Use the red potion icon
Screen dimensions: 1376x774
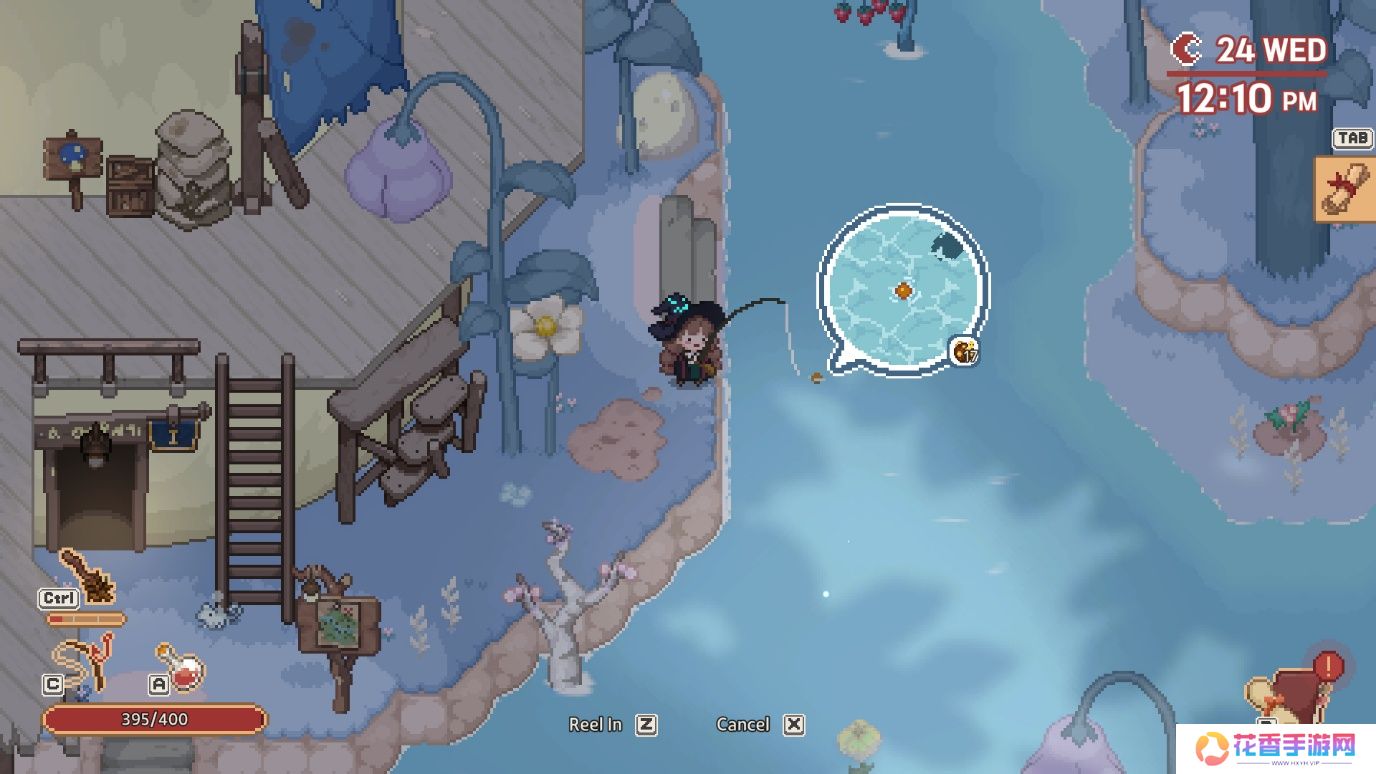tap(181, 665)
